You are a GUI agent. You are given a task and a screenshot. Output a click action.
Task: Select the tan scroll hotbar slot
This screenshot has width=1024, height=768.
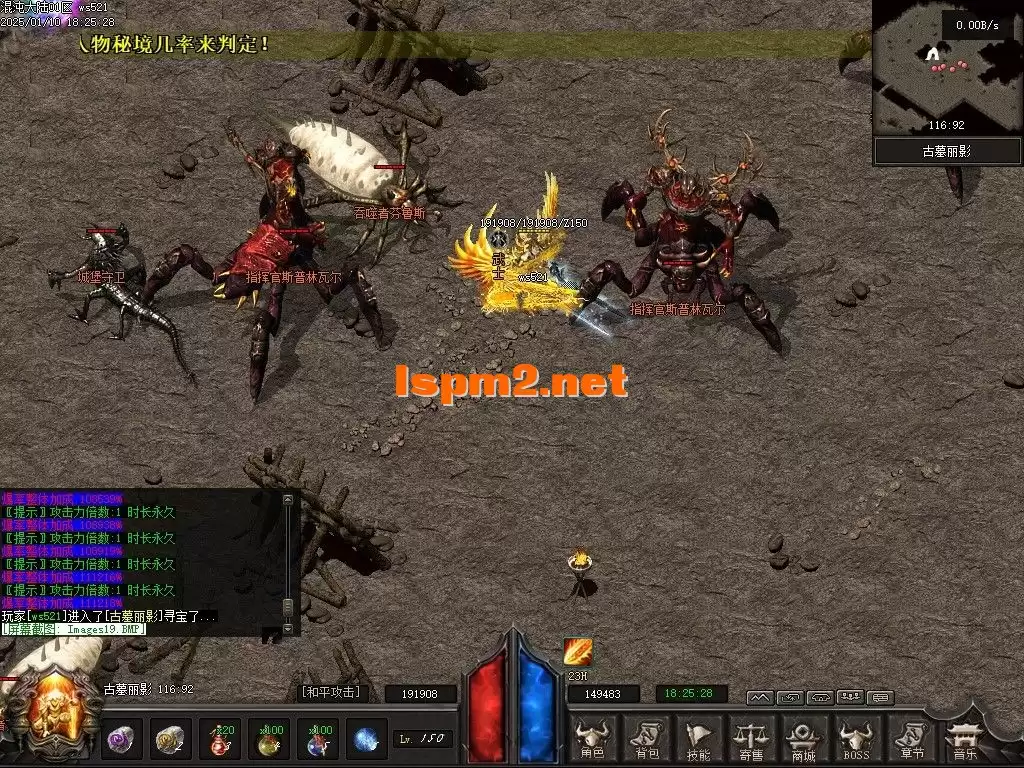coord(171,739)
